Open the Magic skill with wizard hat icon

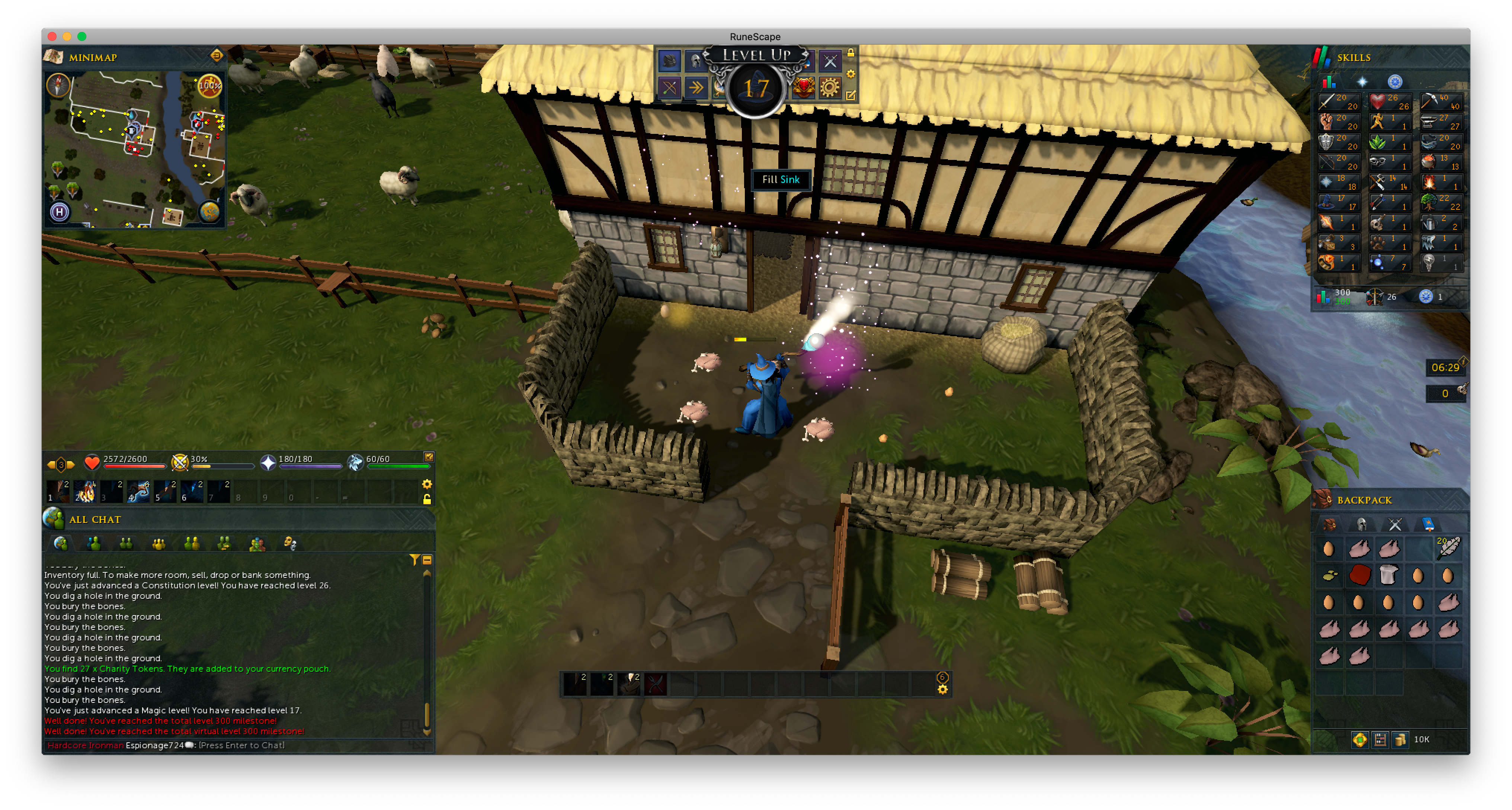click(x=1338, y=202)
